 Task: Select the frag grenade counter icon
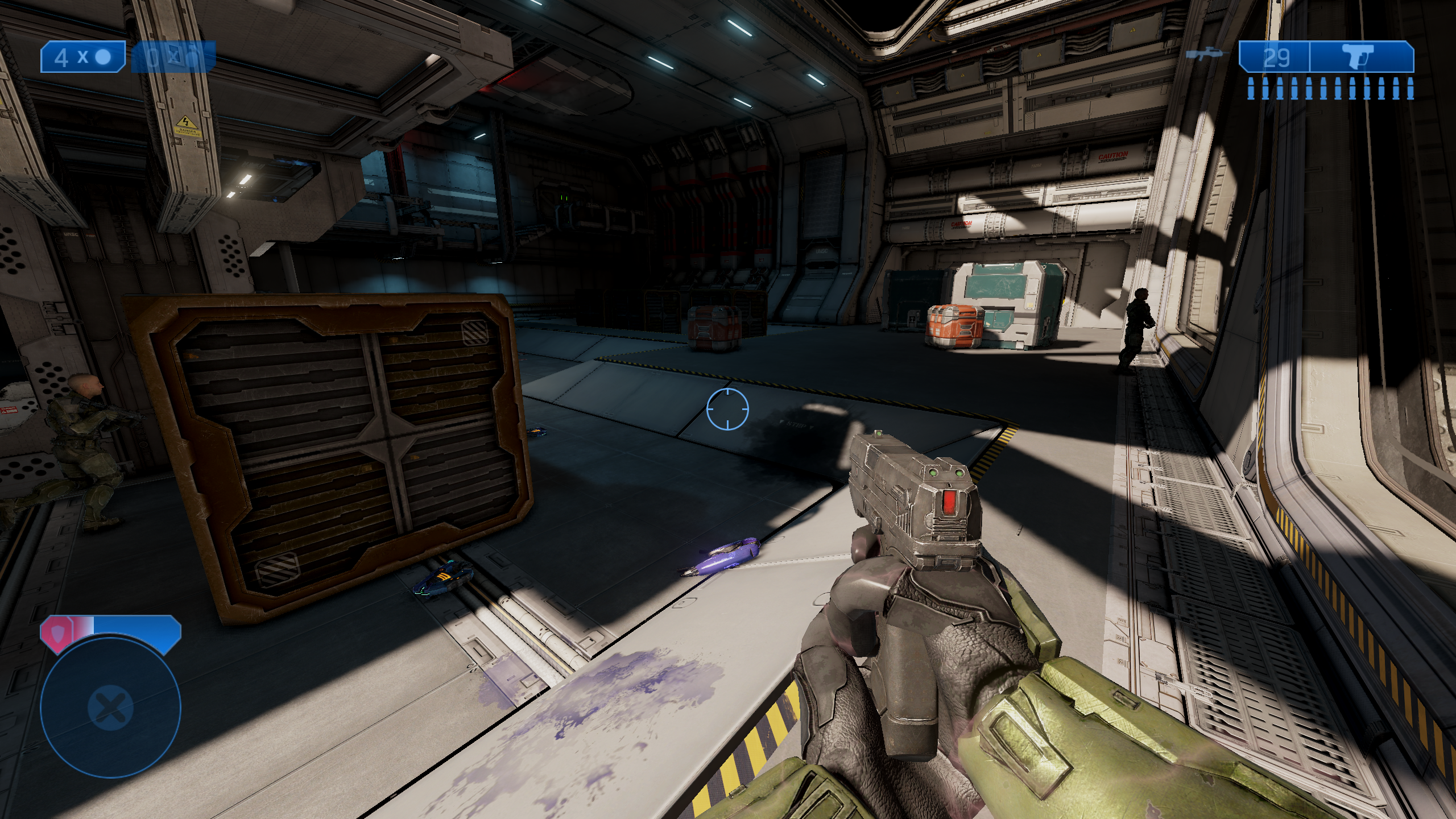pos(83,57)
